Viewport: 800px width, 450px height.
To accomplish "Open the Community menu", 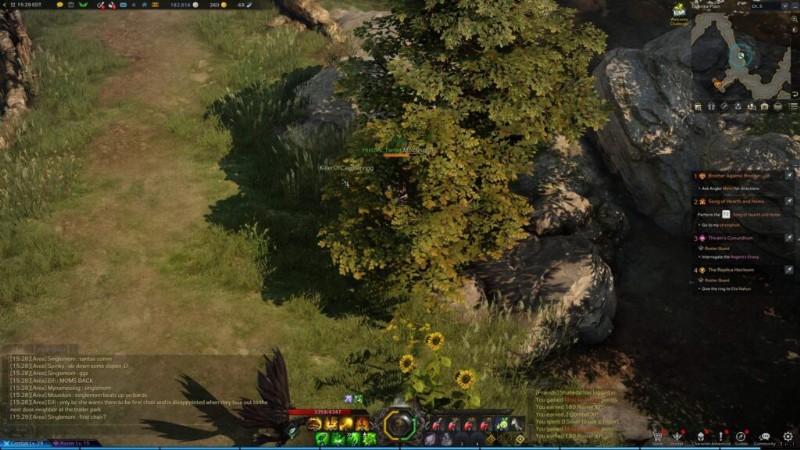I will [764, 437].
